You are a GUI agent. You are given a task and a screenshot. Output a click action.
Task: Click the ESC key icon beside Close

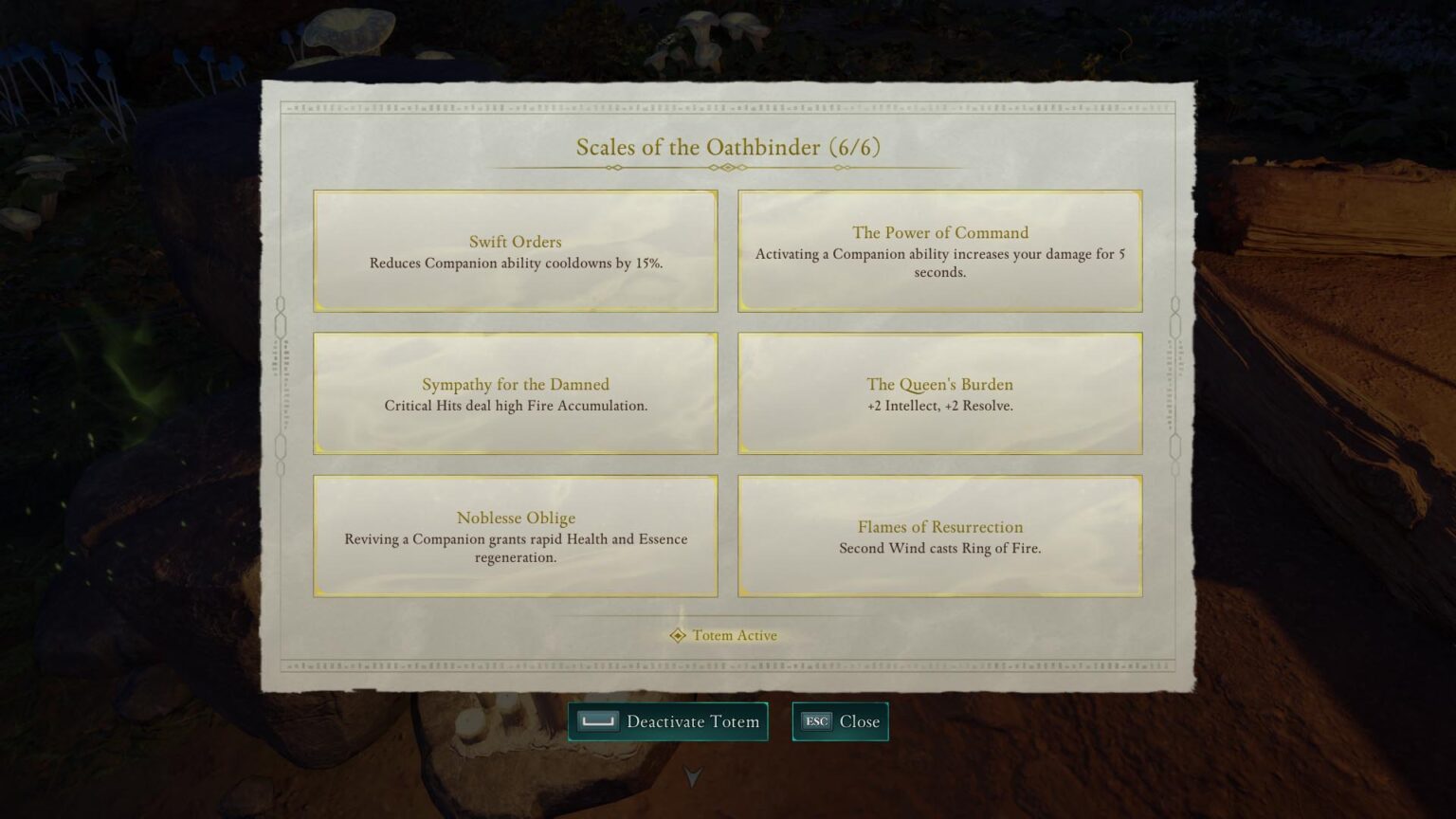coord(816,721)
